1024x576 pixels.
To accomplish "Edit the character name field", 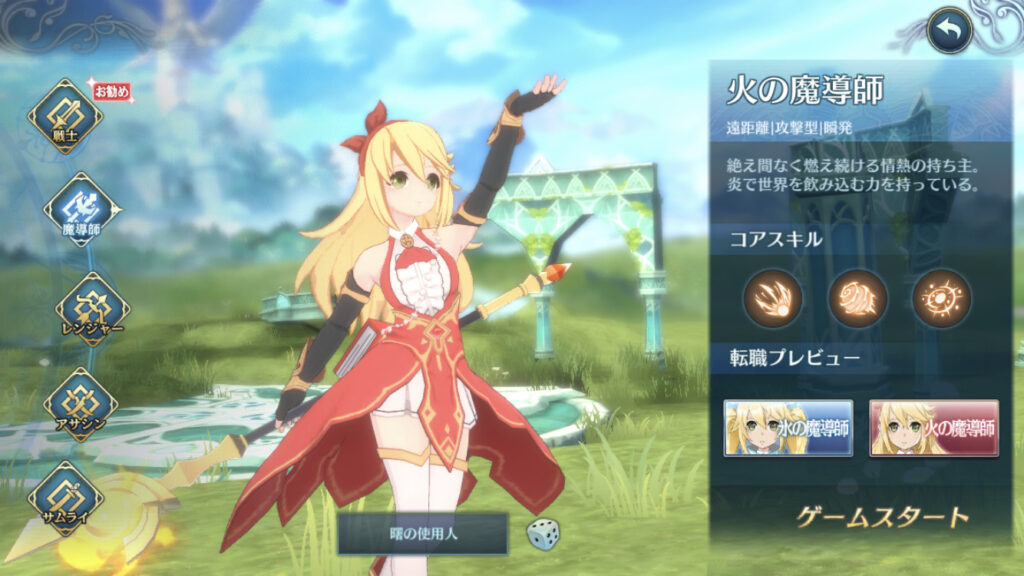I will point(422,534).
